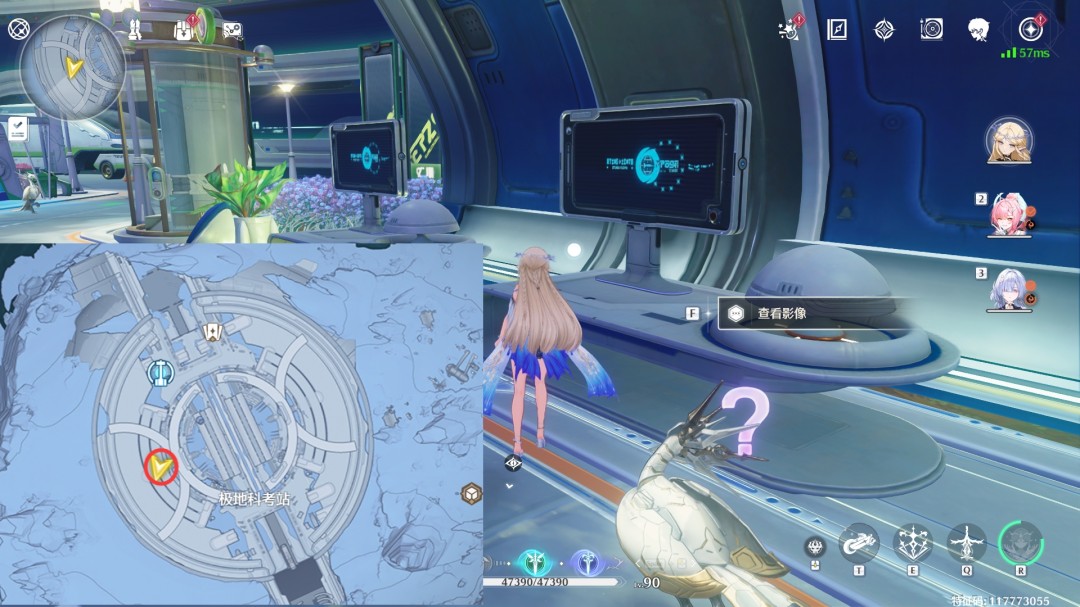
Task: Open the round star menu icon
Action: coord(1030,29)
